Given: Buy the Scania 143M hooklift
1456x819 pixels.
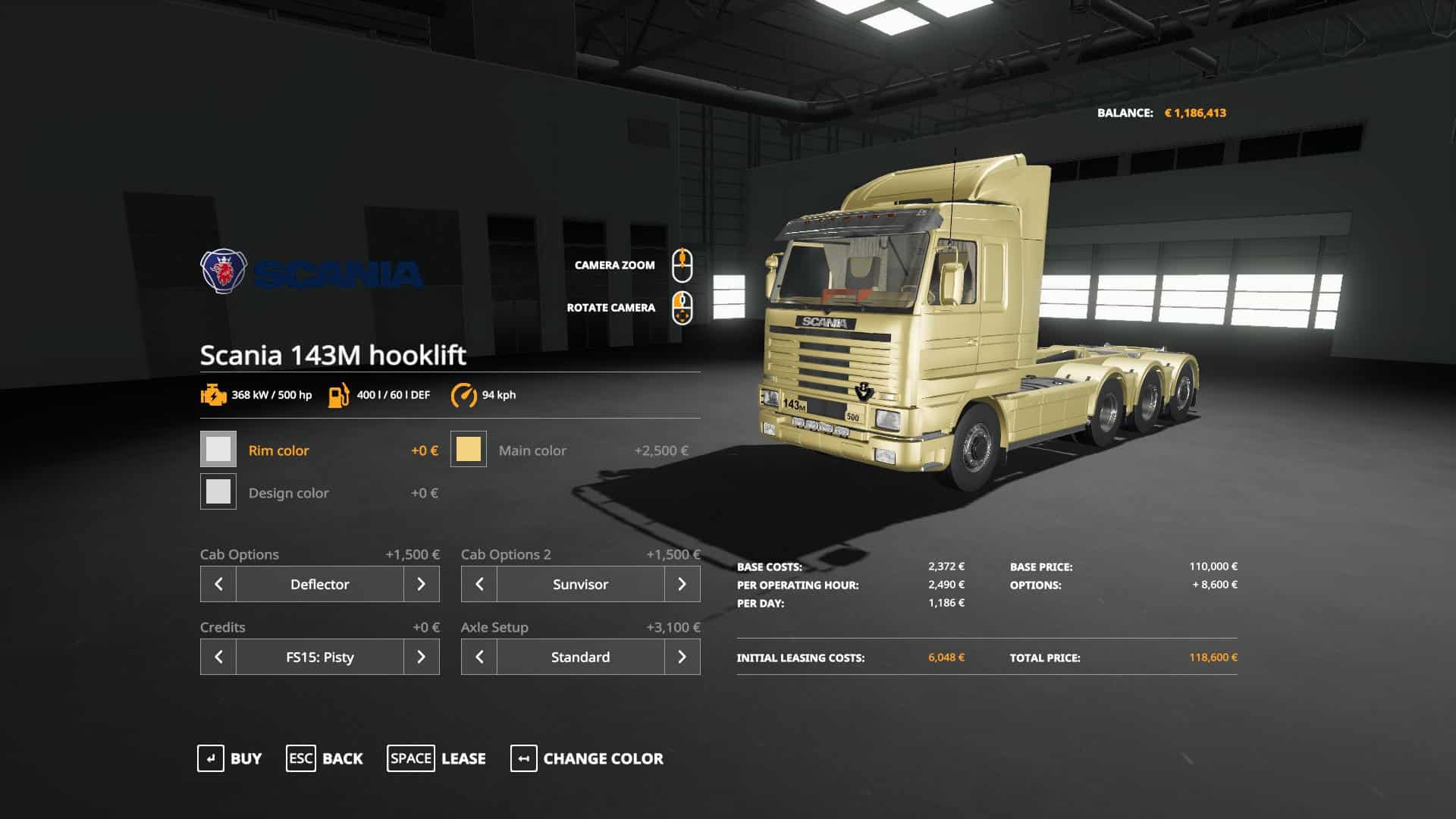Looking at the screenshot, I should 229,758.
